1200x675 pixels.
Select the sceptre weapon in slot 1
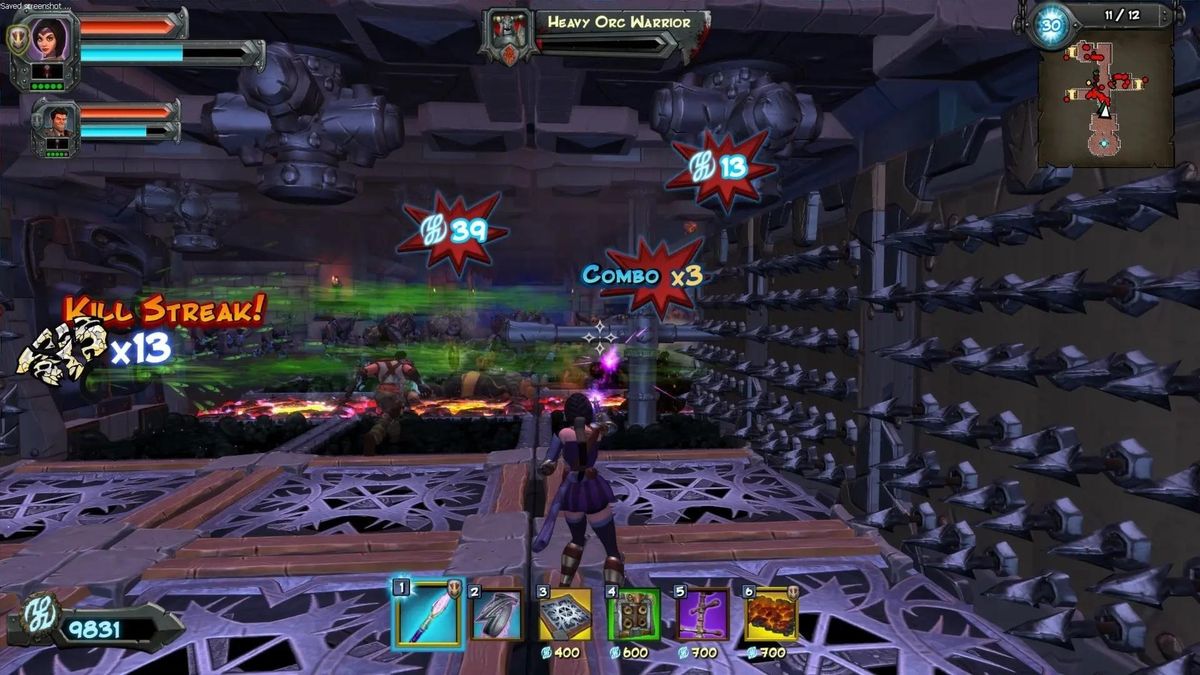428,614
